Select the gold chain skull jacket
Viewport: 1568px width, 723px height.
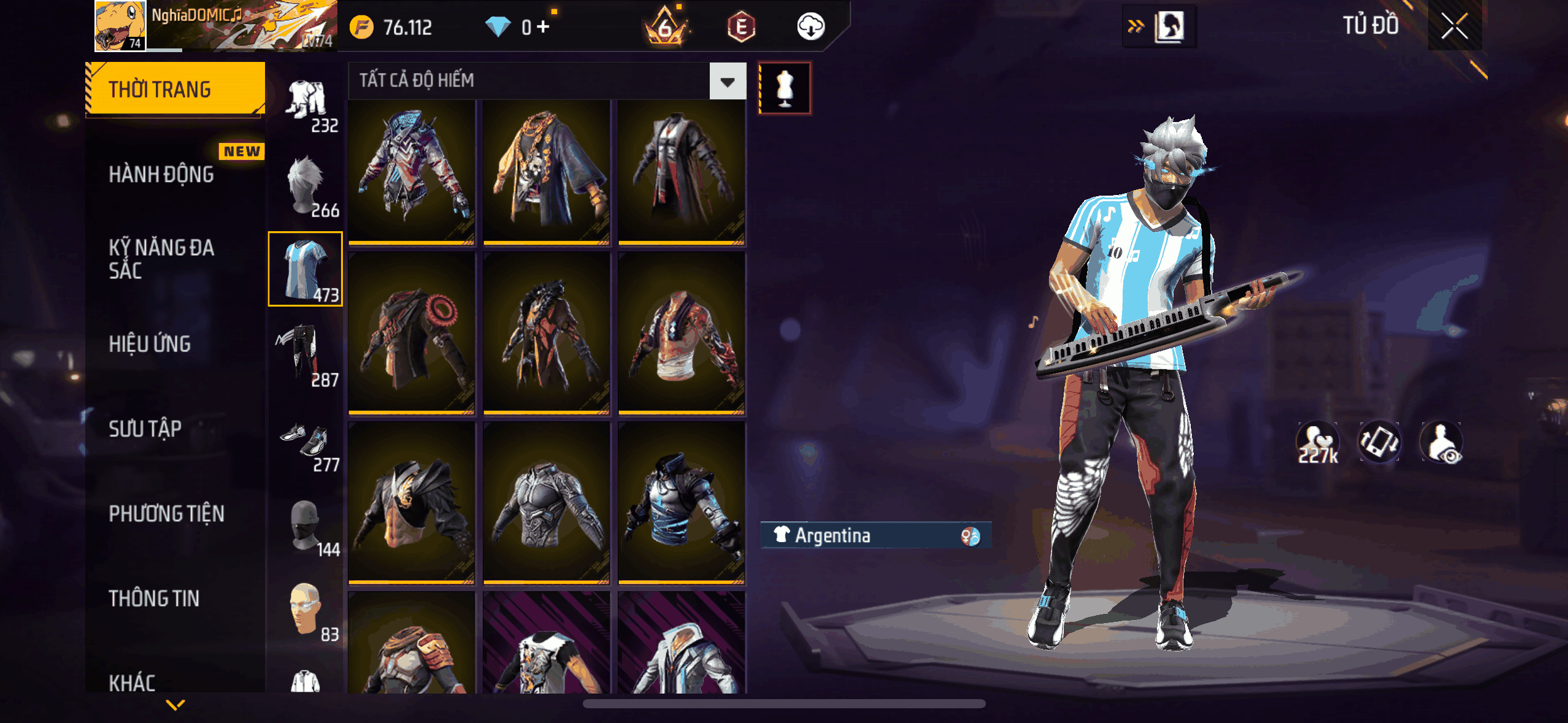point(546,172)
